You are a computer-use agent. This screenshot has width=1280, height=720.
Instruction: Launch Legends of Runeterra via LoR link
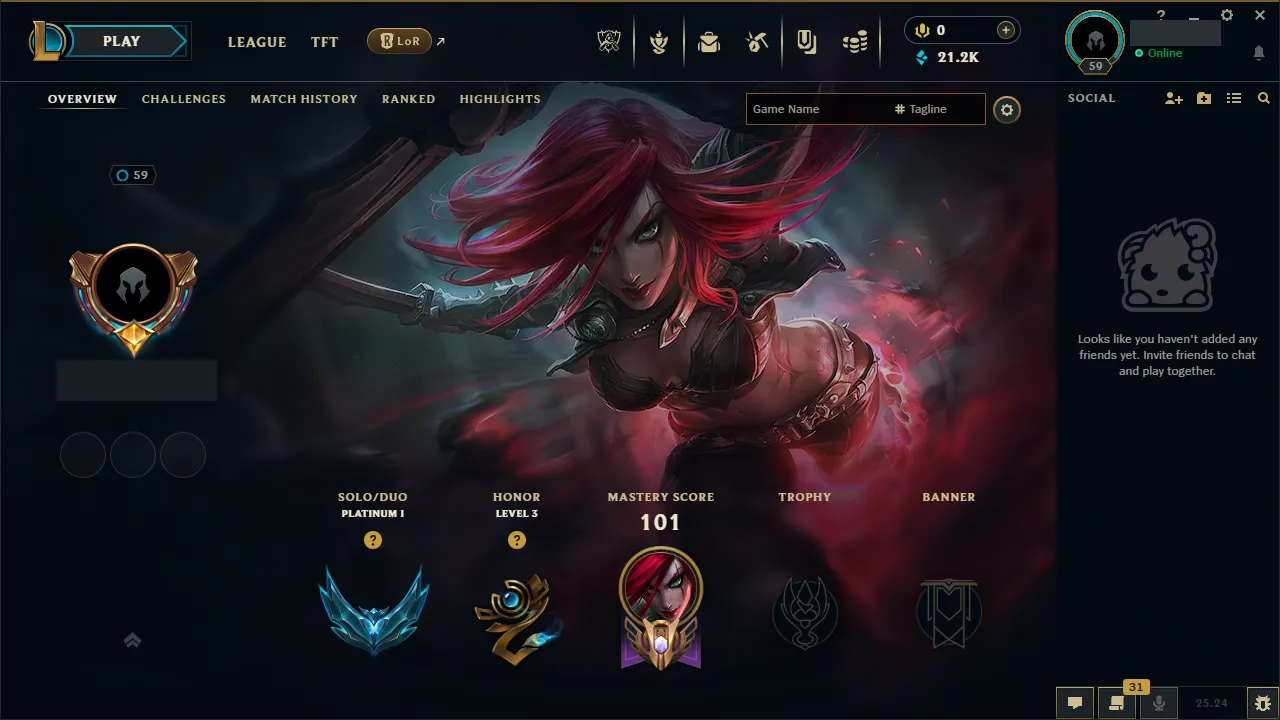point(400,41)
